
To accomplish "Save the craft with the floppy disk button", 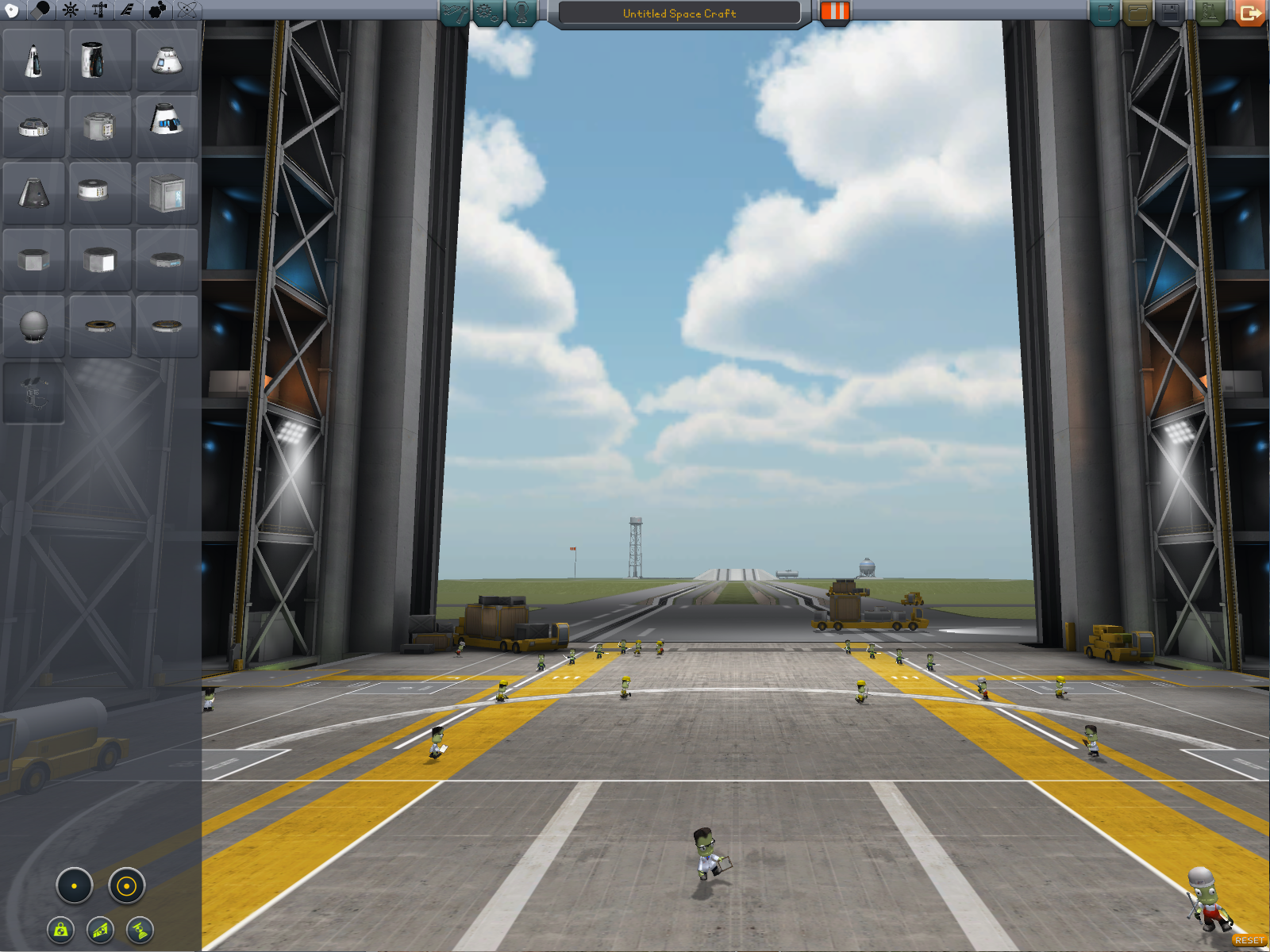I will point(1170,12).
